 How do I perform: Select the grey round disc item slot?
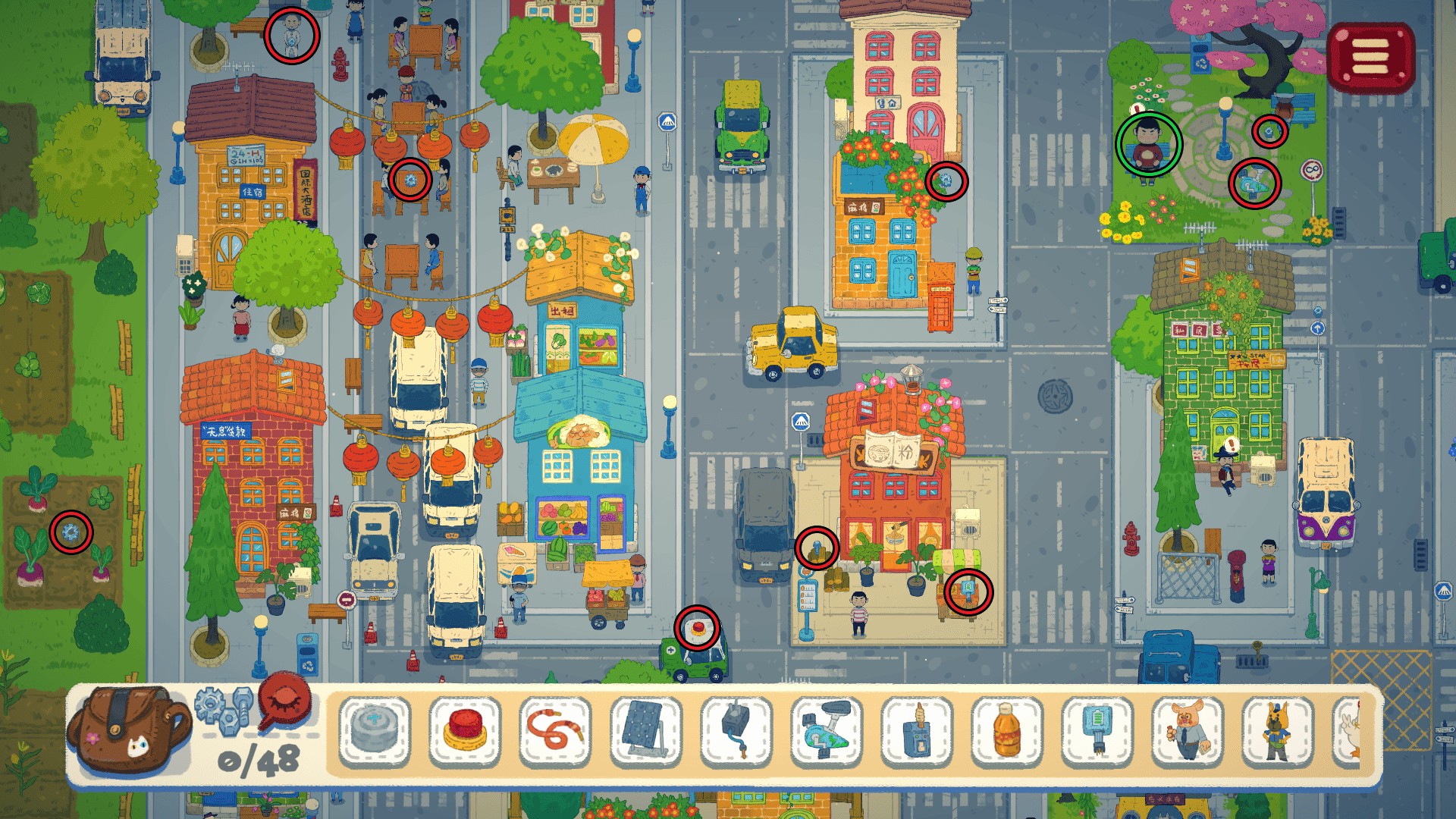375,733
